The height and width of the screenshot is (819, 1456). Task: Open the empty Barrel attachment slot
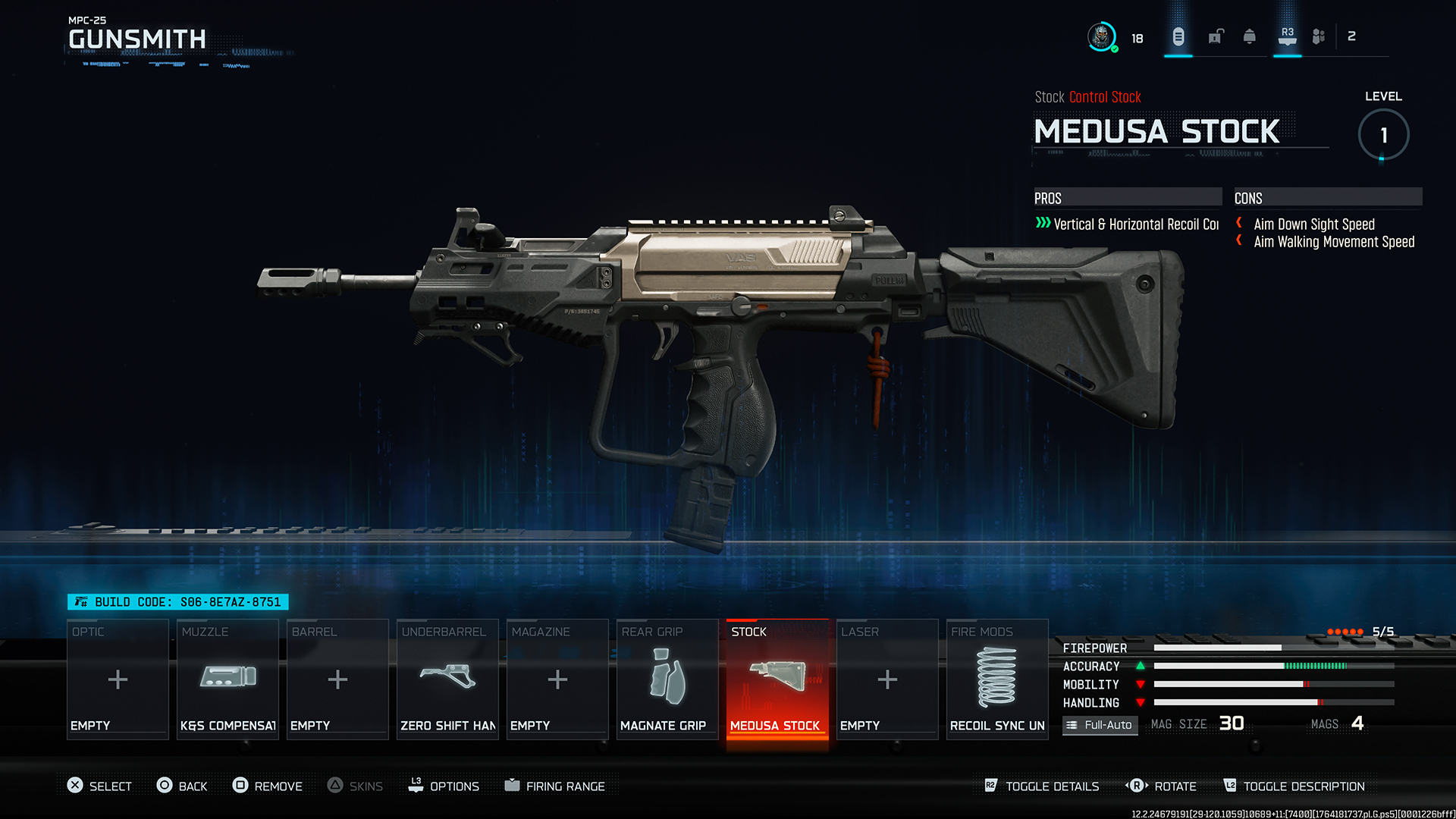[337, 677]
